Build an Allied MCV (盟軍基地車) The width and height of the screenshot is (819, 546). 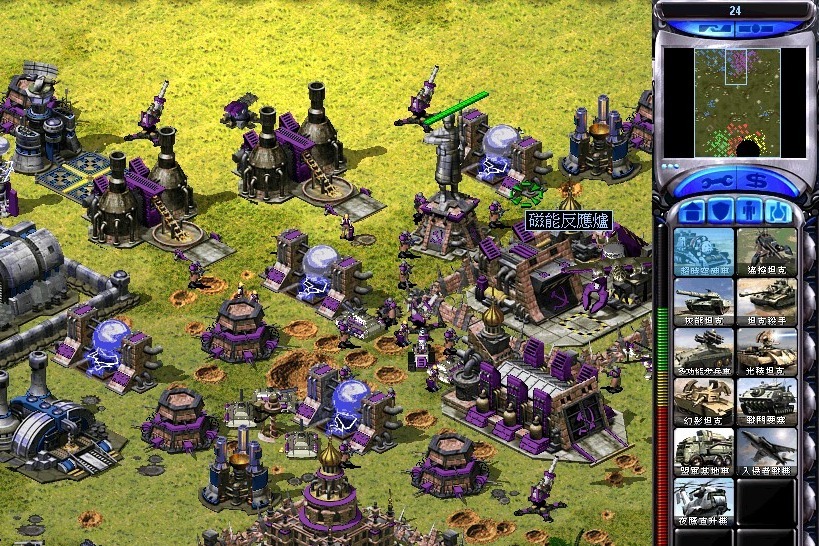703,451
